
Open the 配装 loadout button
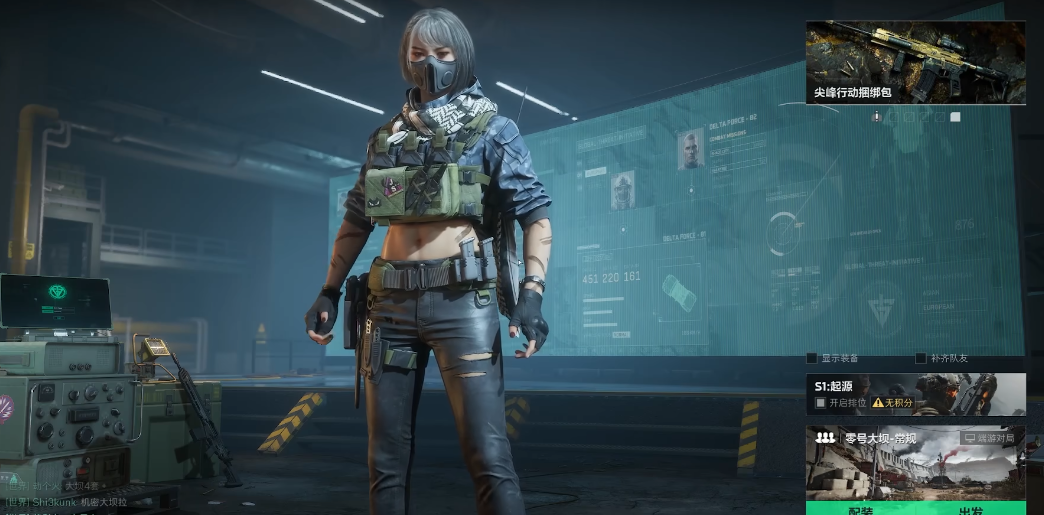[860, 509]
